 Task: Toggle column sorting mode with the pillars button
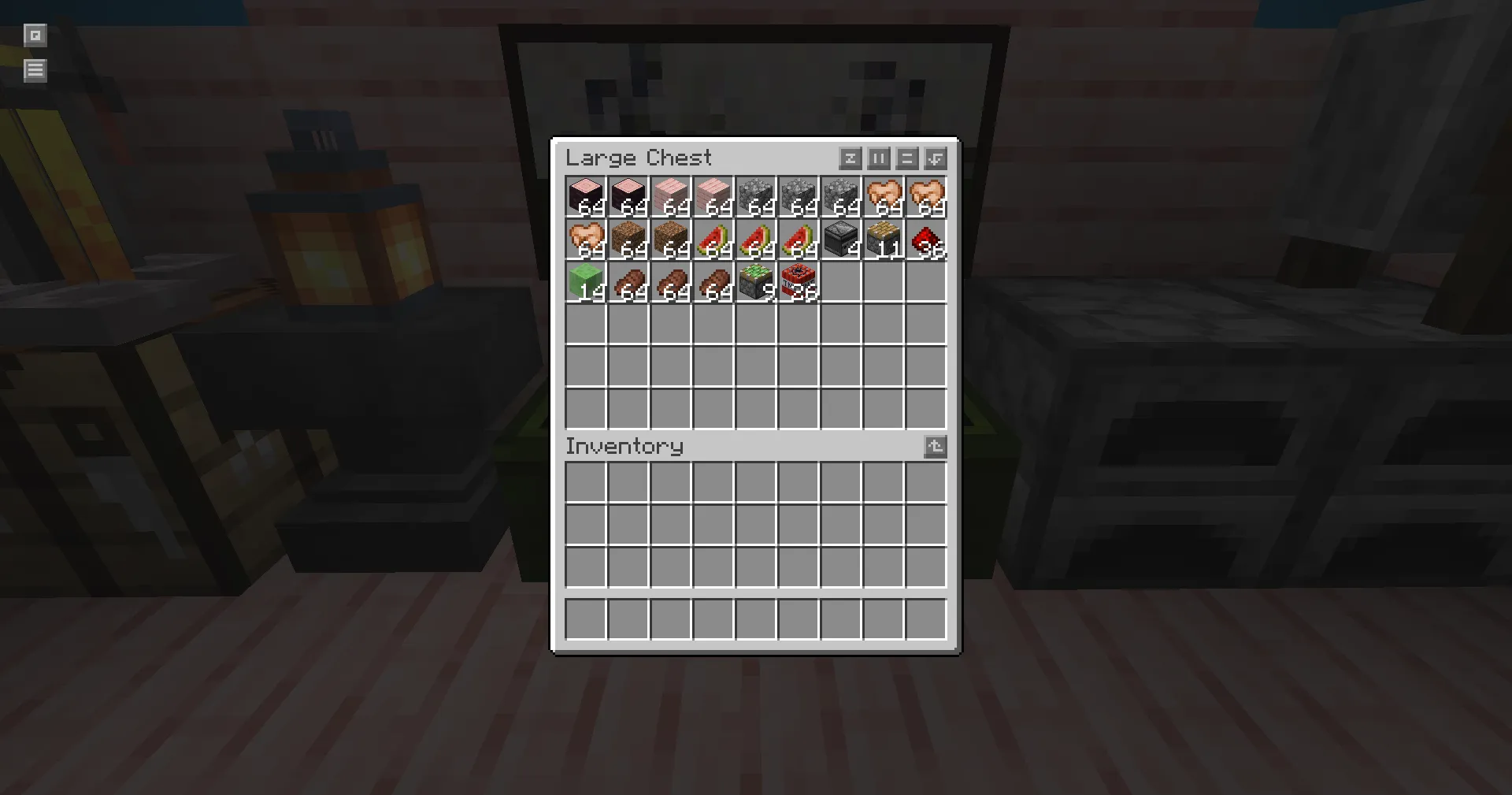click(x=878, y=158)
